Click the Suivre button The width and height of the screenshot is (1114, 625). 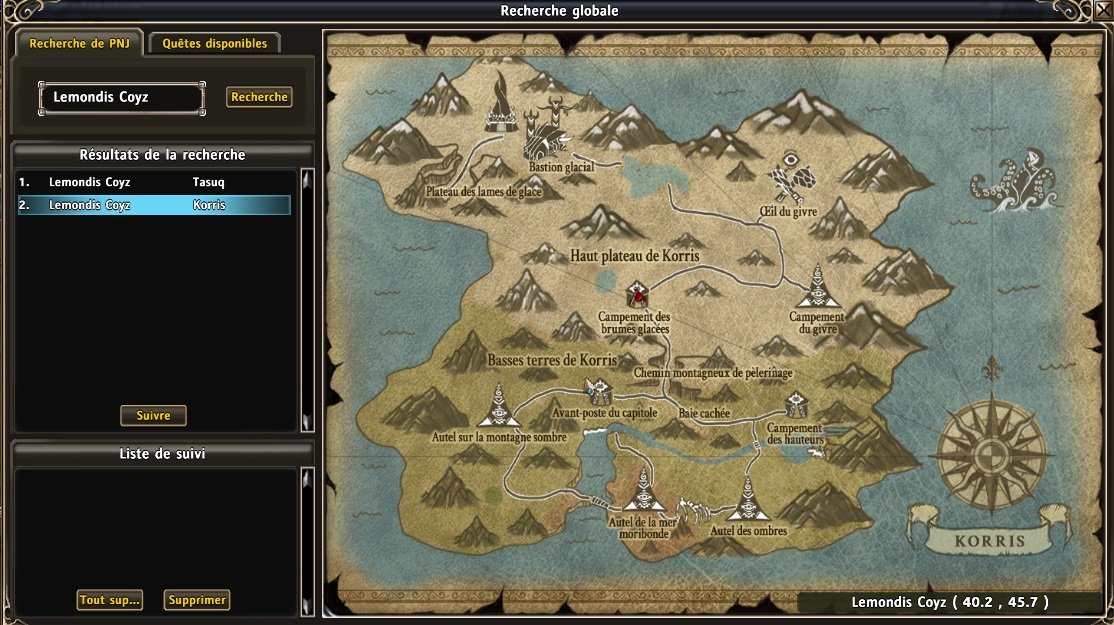click(153, 416)
